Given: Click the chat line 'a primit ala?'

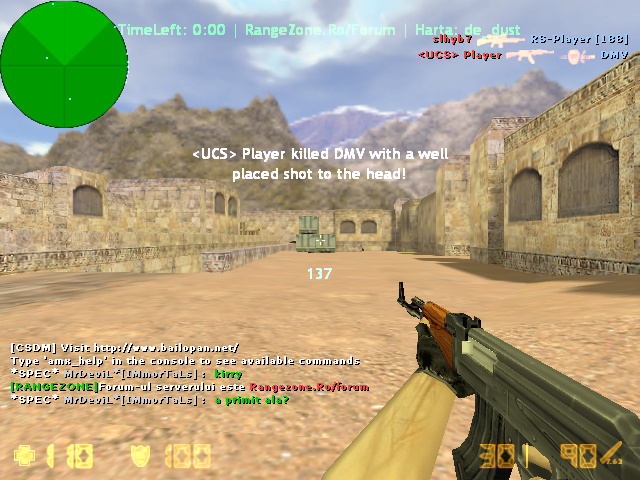Looking at the screenshot, I should (x=150, y=399).
